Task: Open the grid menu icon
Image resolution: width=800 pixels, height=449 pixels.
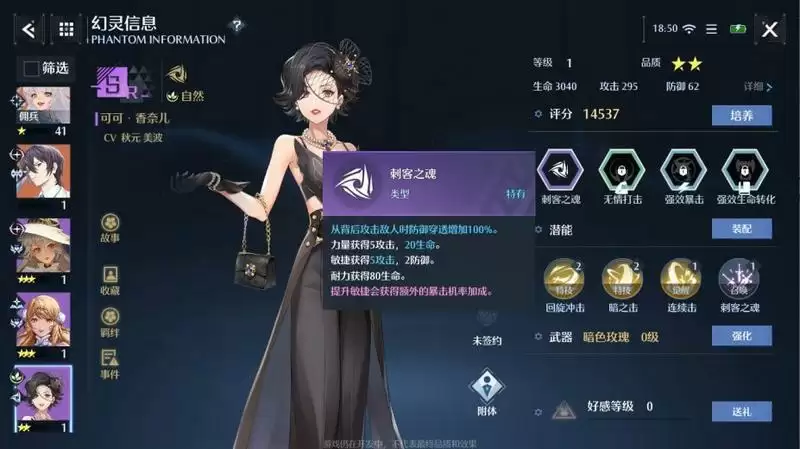Action: pyautogui.click(x=66, y=29)
